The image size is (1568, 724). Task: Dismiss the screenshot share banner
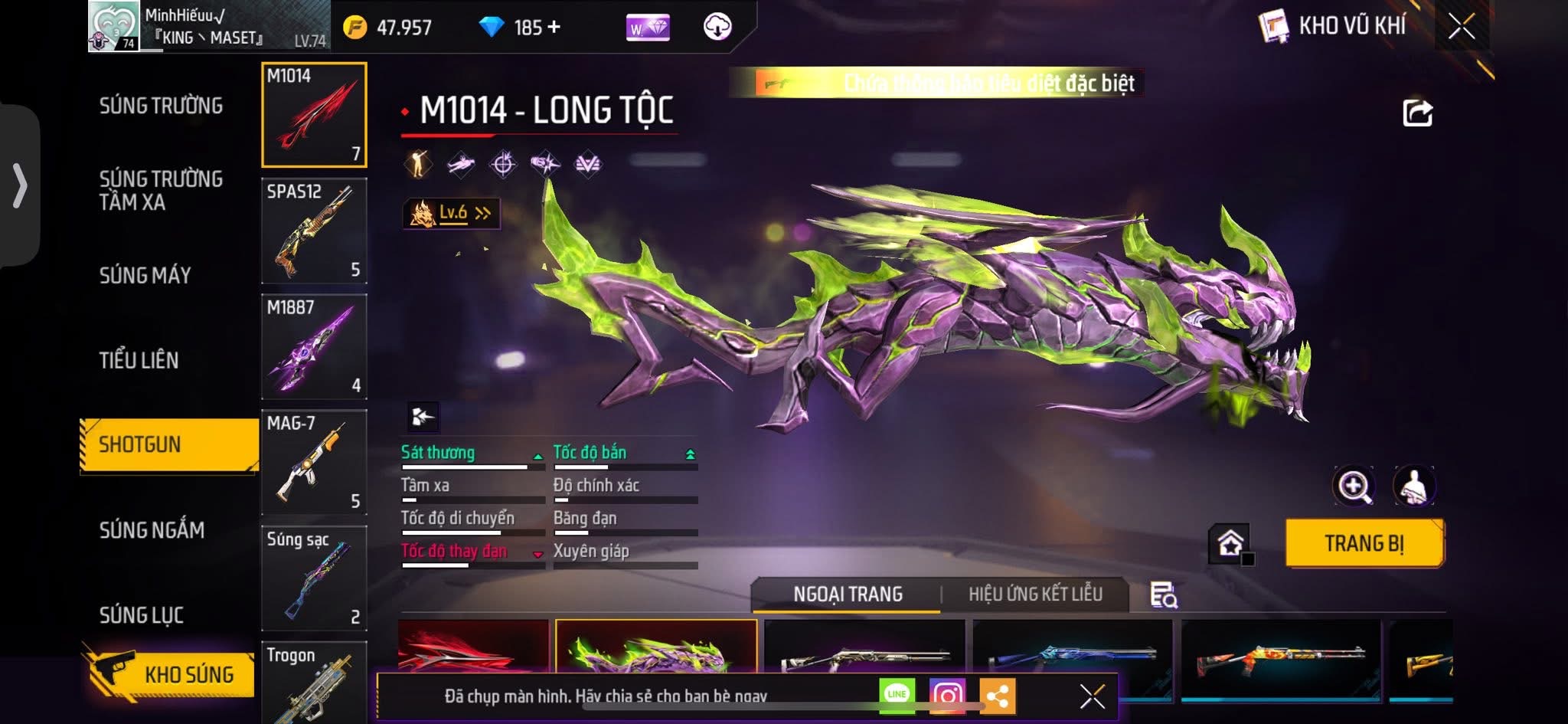[1092, 696]
